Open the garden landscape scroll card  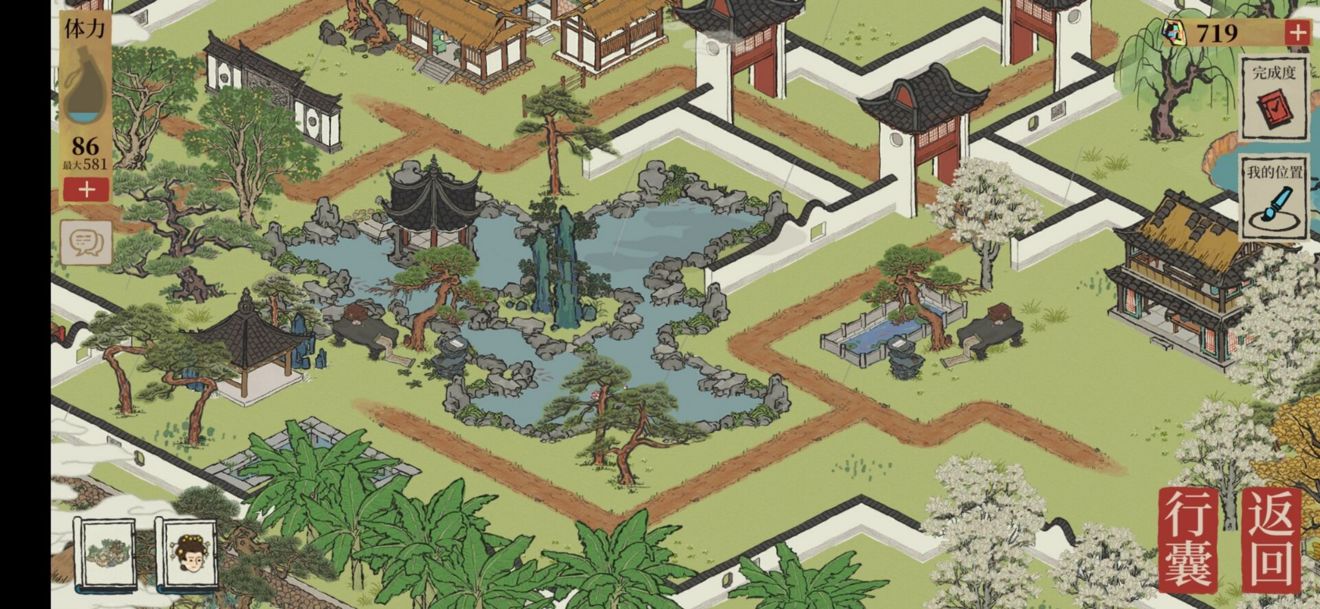pyautogui.click(x=105, y=553)
